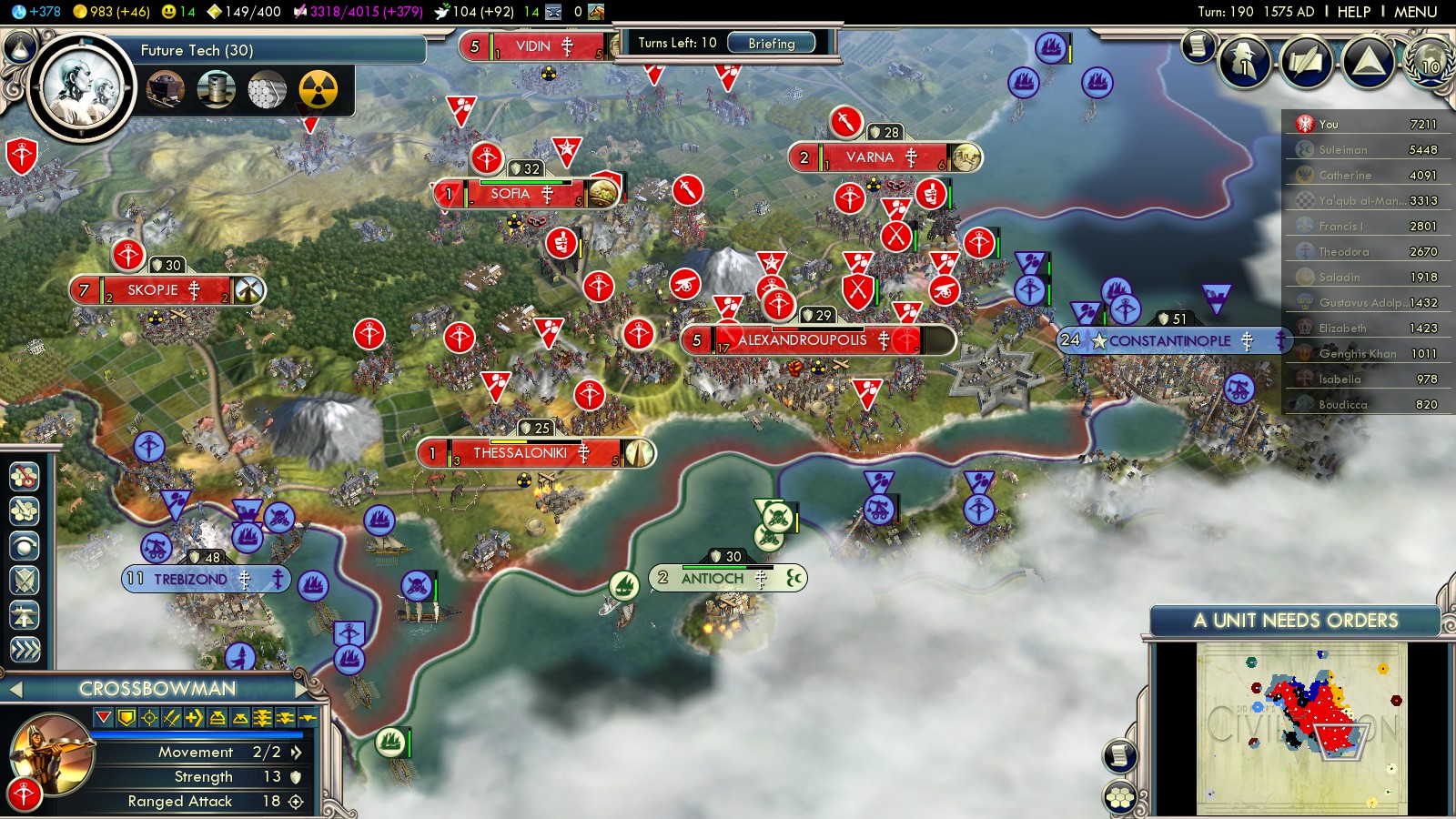The image size is (1456, 819).
Task: Click the Briefing button
Action: pos(771,43)
